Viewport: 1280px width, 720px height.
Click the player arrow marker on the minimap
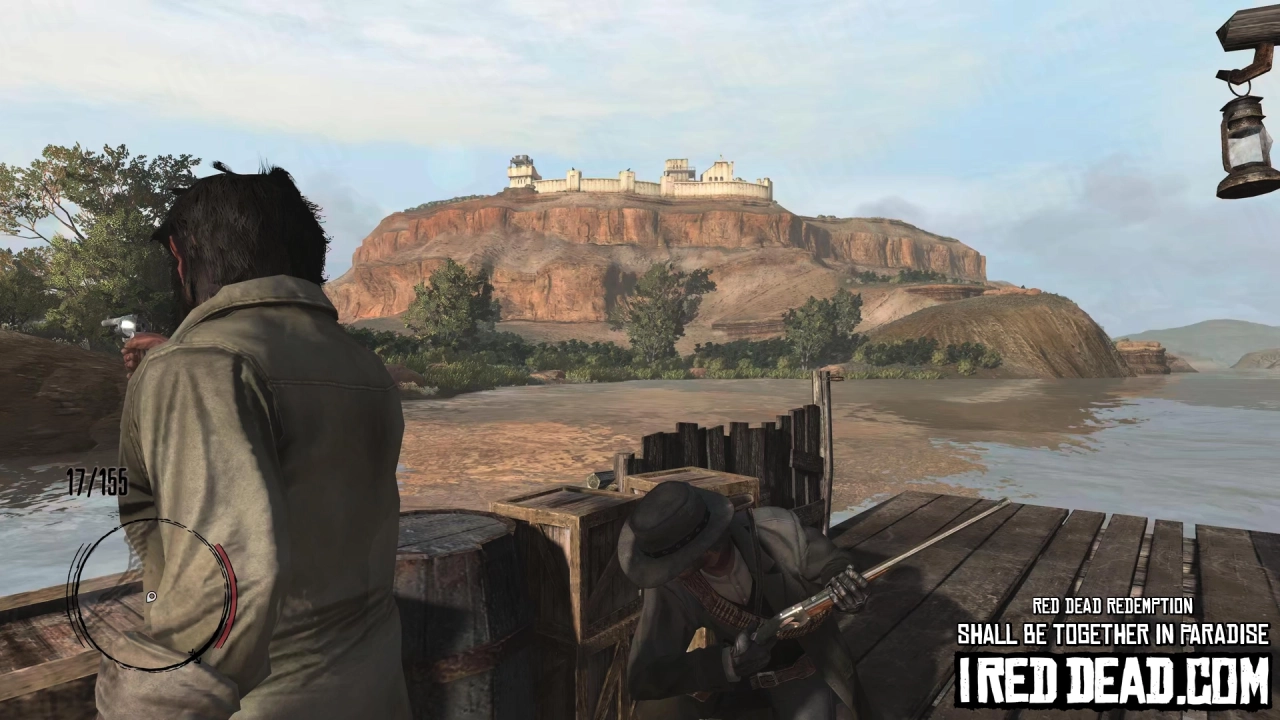pyautogui.click(x=152, y=597)
